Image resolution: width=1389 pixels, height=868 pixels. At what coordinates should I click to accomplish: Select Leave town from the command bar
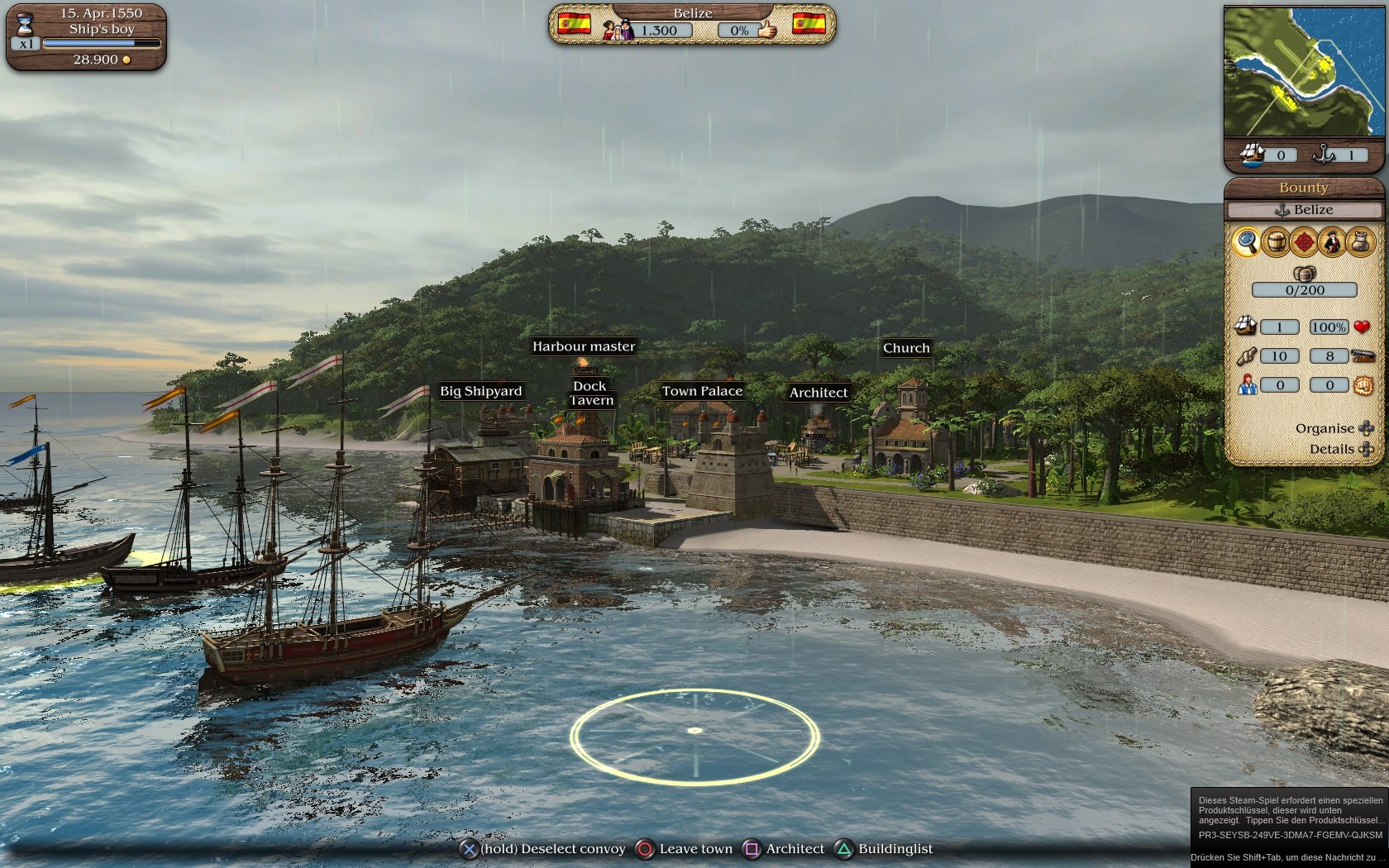click(x=694, y=849)
